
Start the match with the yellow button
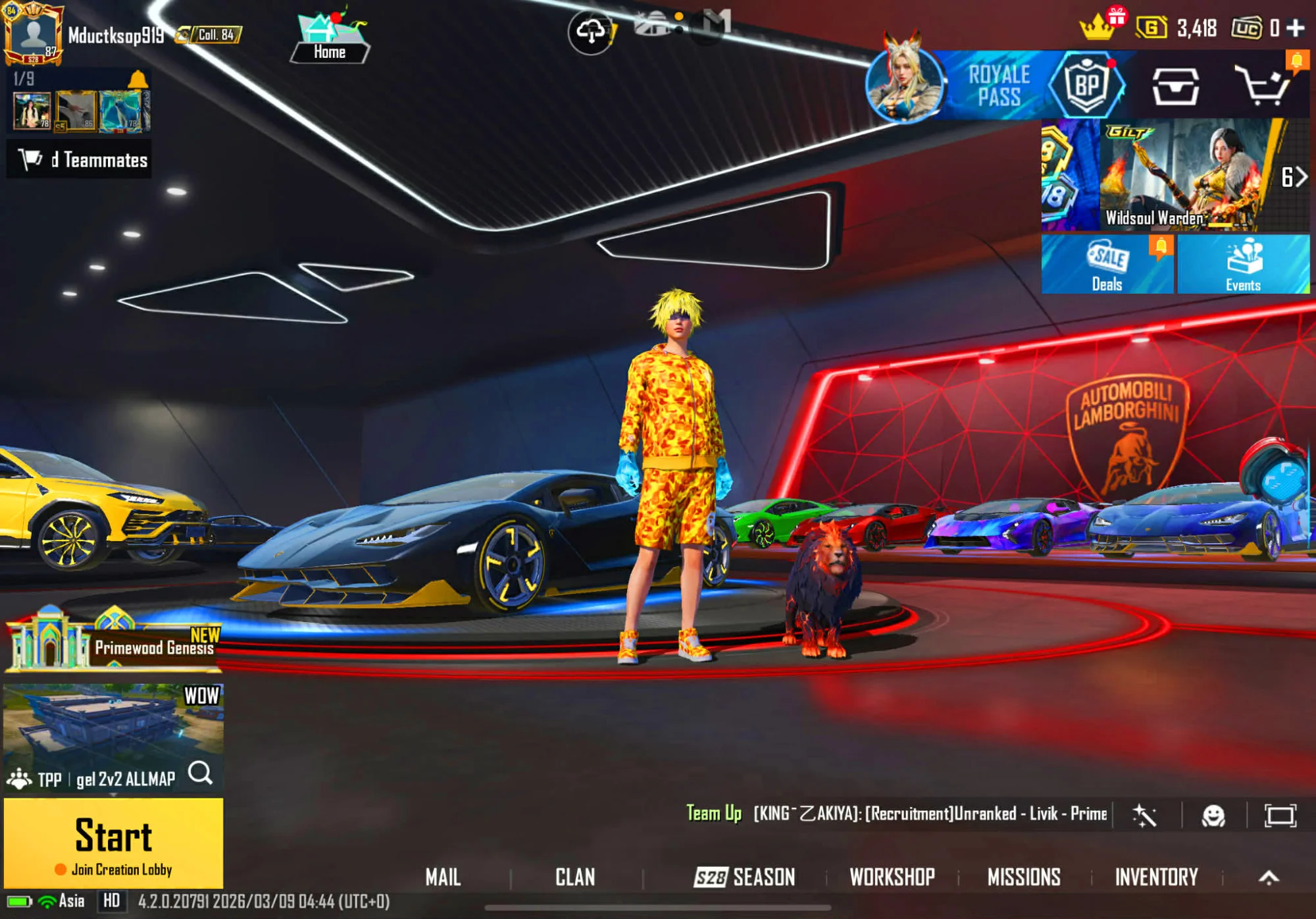click(x=113, y=843)
